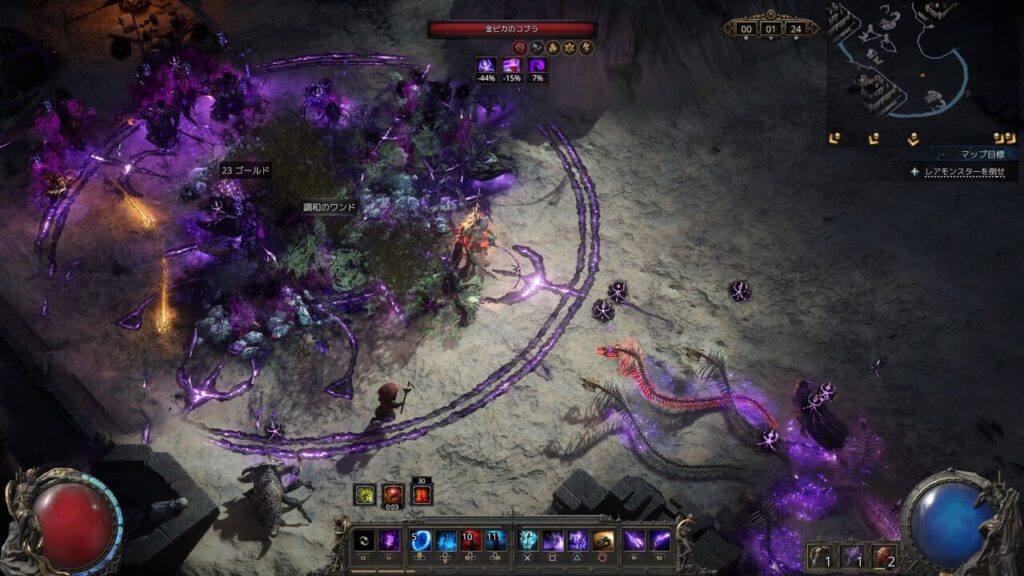Inspect the red buff with 0:03 timer

(x=394, y=494)
